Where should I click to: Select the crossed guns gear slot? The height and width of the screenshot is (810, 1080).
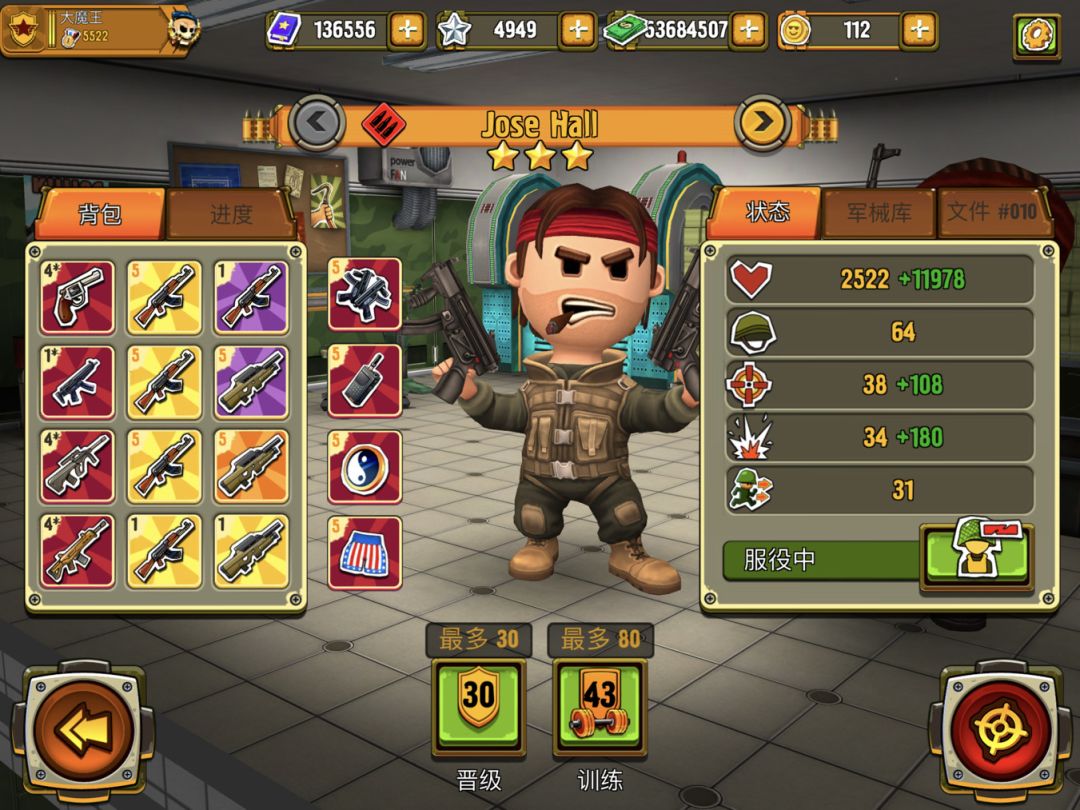tap(364, 295)
